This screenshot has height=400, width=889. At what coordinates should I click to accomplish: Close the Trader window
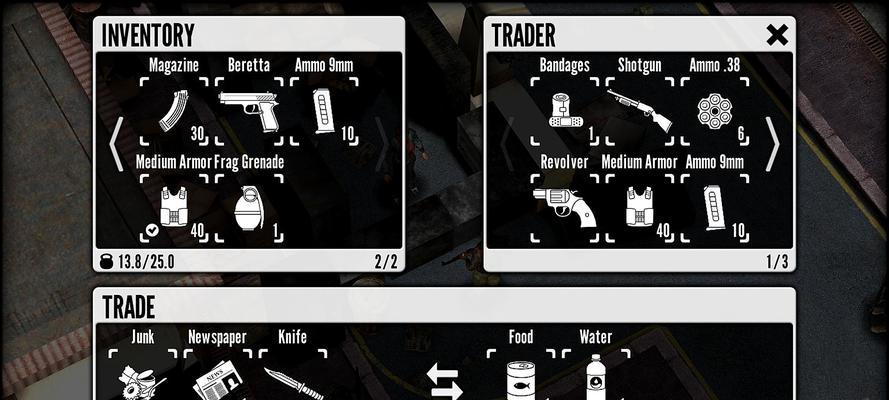click(776, 35)
